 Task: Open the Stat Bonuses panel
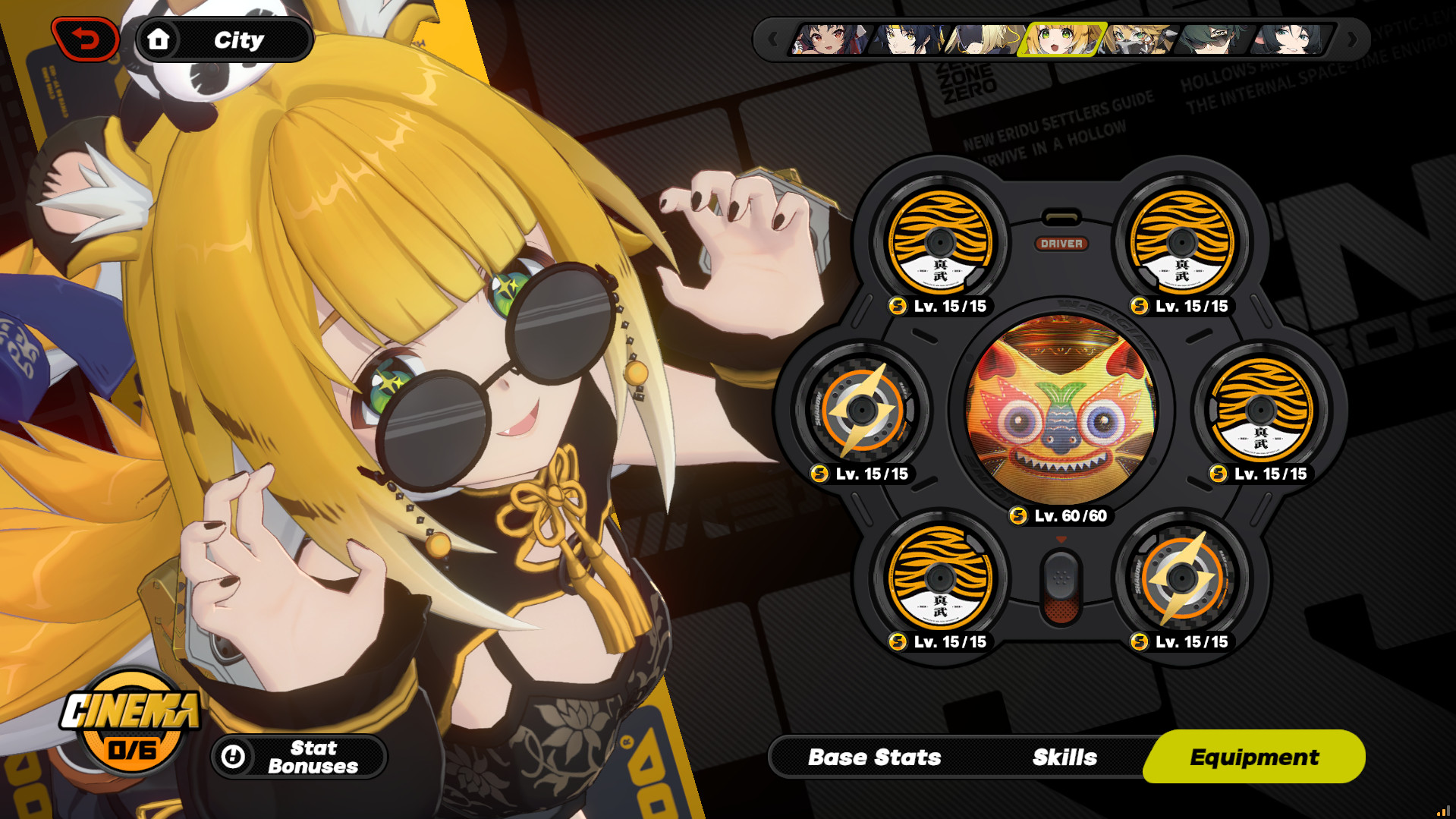(303, 756)
